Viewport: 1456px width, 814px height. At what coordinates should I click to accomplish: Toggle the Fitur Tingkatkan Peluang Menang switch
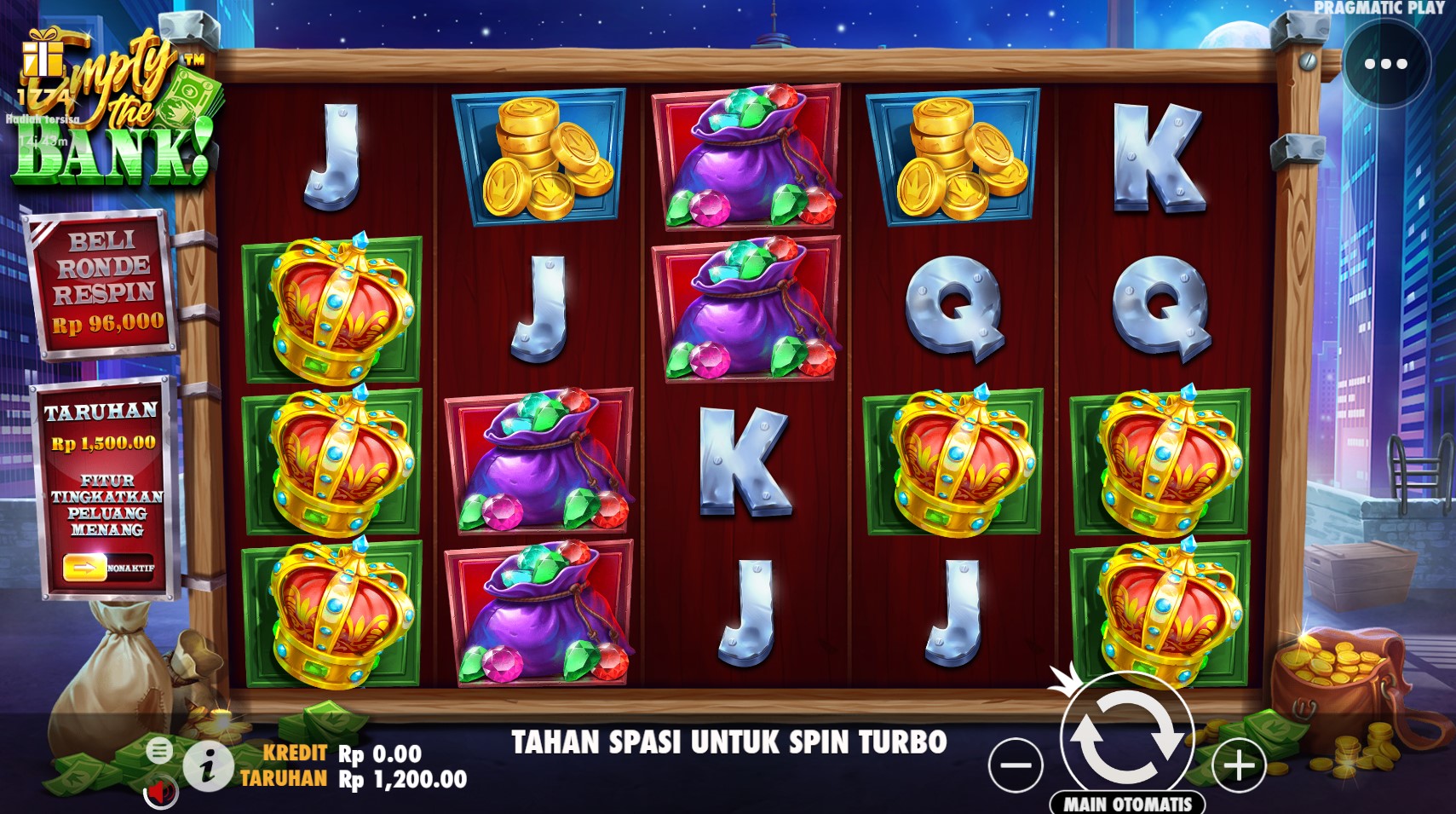[107, 567]
